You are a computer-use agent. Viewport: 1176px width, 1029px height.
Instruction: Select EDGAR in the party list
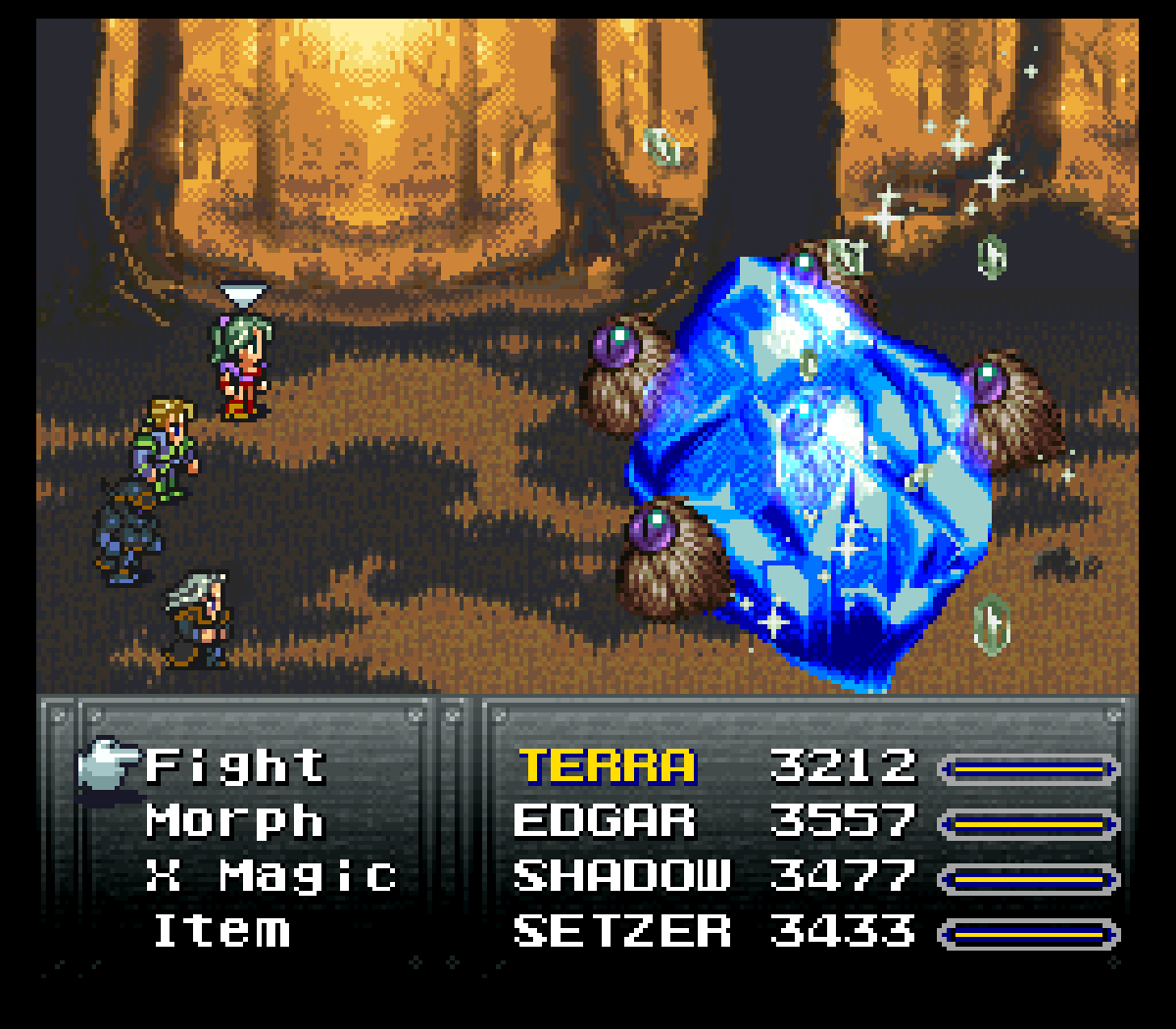(604, 821)
